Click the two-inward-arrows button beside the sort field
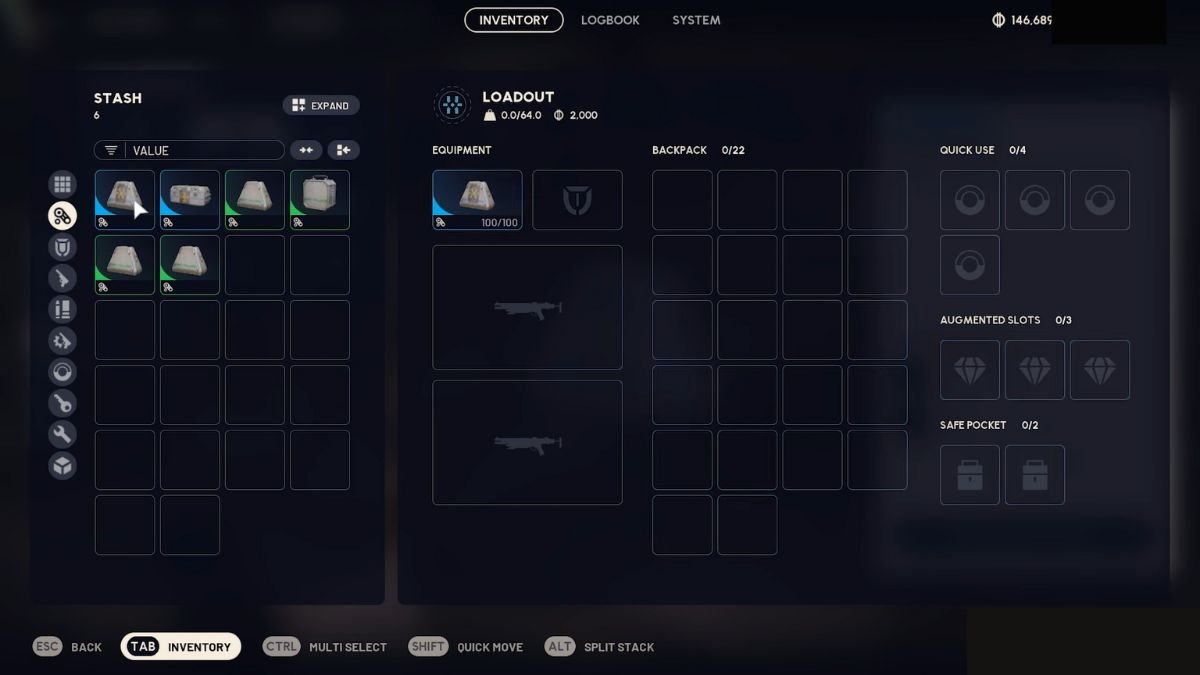 click(x=306, y=150)
